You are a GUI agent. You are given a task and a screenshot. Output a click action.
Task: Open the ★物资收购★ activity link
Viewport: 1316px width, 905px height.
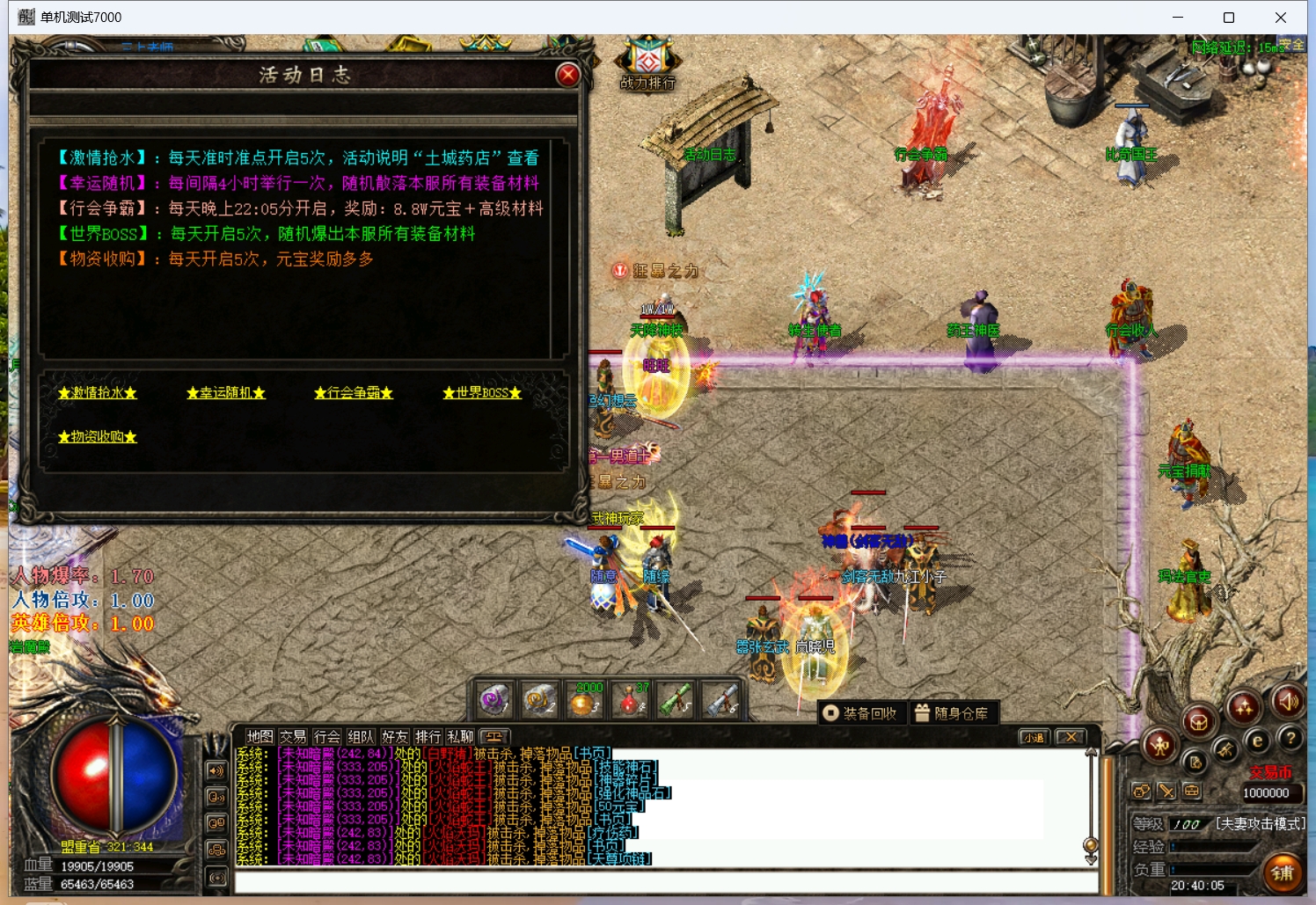[98, 437]
